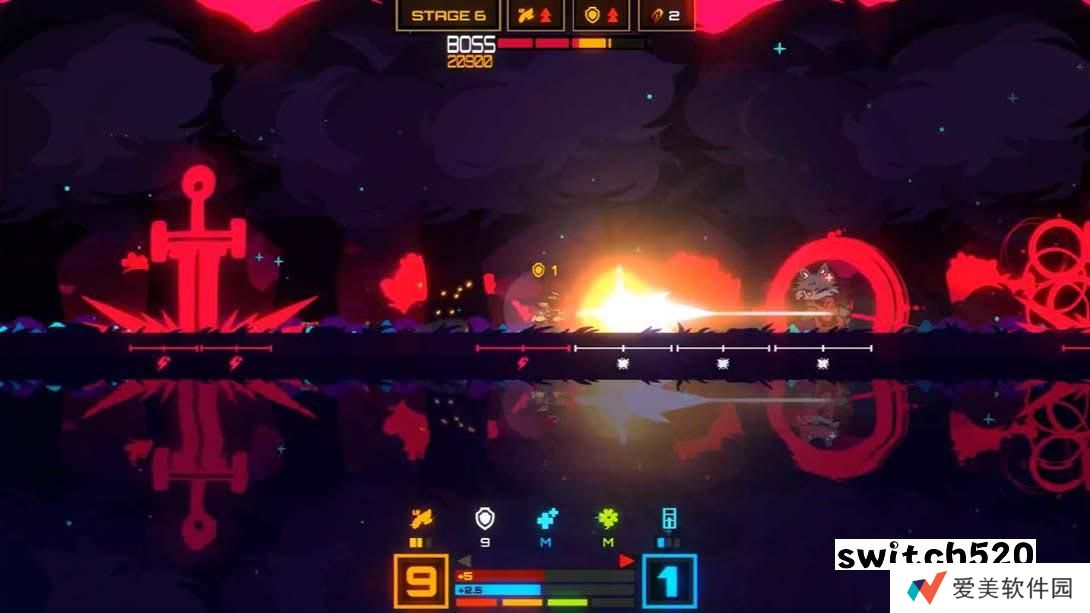Select the green clover luck icon
This screenshot has width=1090, height=613.
[x=607, y=519]
